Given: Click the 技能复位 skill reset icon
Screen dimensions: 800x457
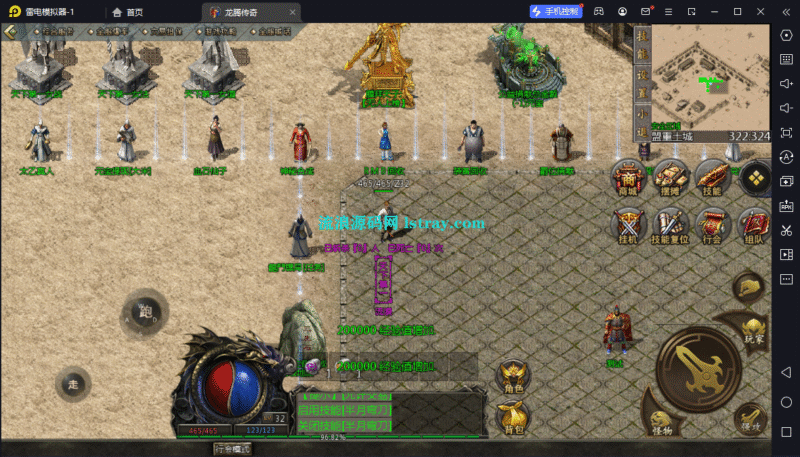Looking at the screenshot, I should (671, 225).
